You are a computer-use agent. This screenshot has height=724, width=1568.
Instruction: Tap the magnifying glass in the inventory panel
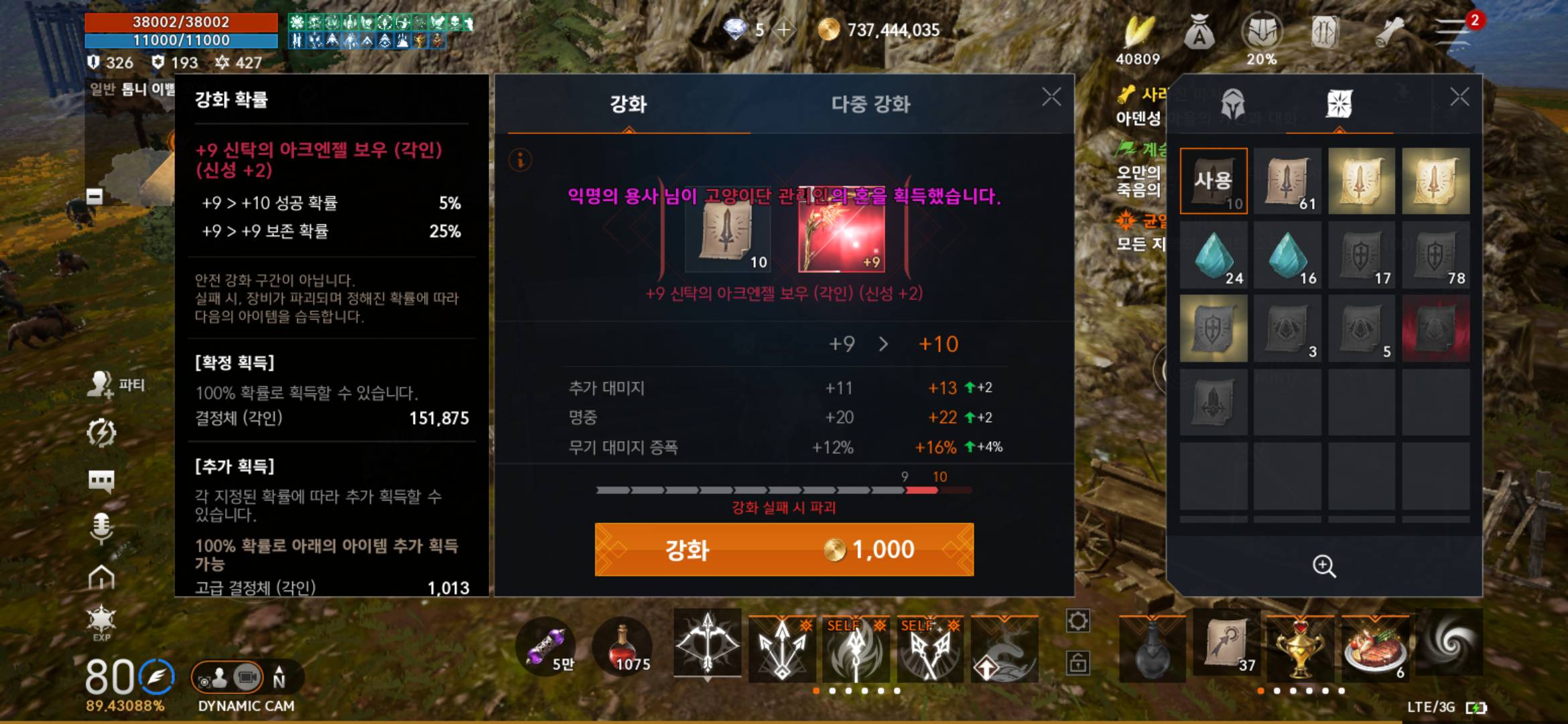(1324, 566)
